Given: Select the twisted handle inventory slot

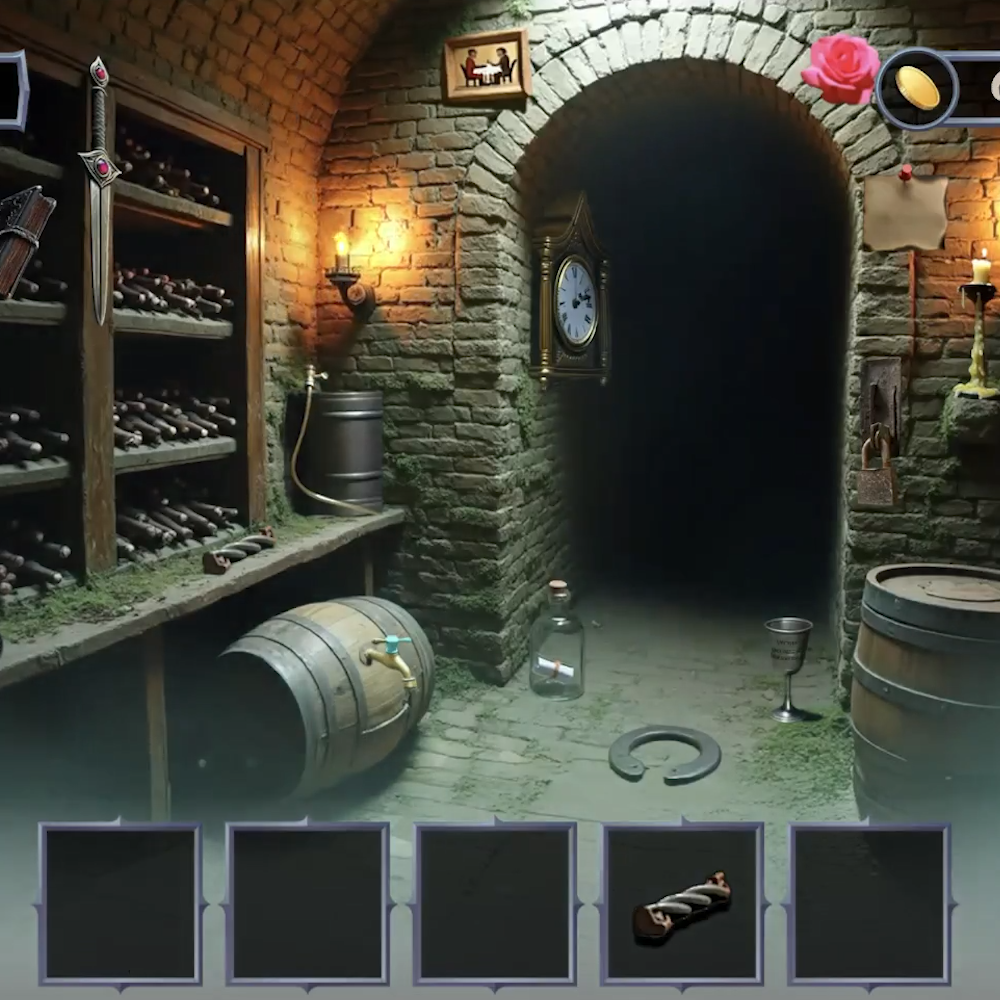Looking at the screenshot, I should (682, 904).
